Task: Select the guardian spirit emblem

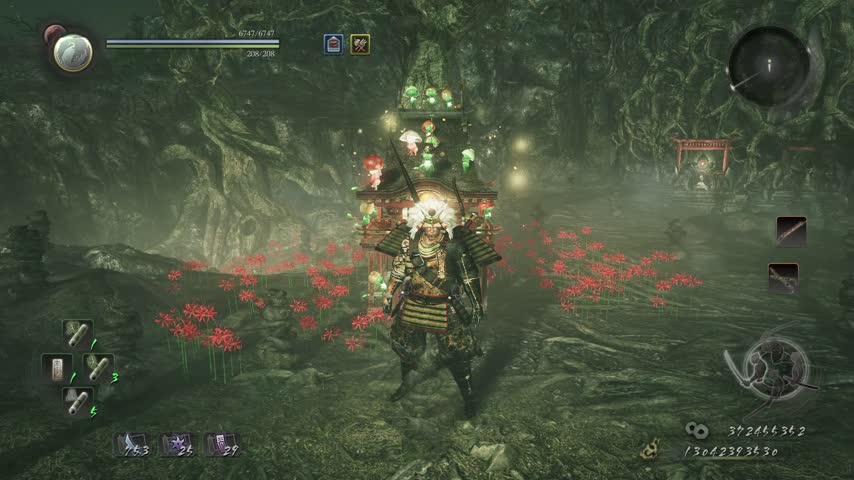Action: (72, 52)
